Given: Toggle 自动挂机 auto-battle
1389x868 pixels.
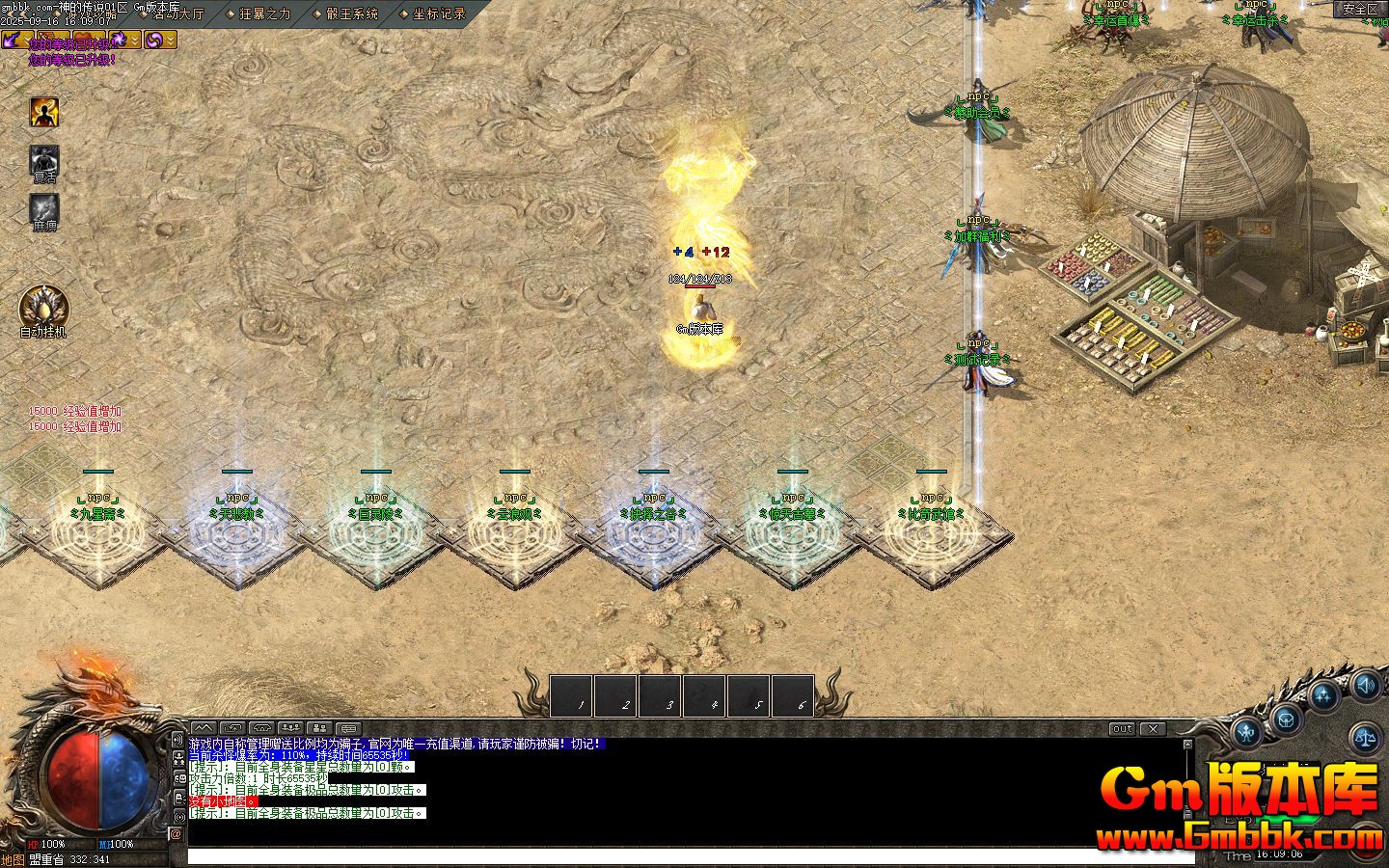Looking at the screenshot, I should pyautogui.click(x=43, y=311).
